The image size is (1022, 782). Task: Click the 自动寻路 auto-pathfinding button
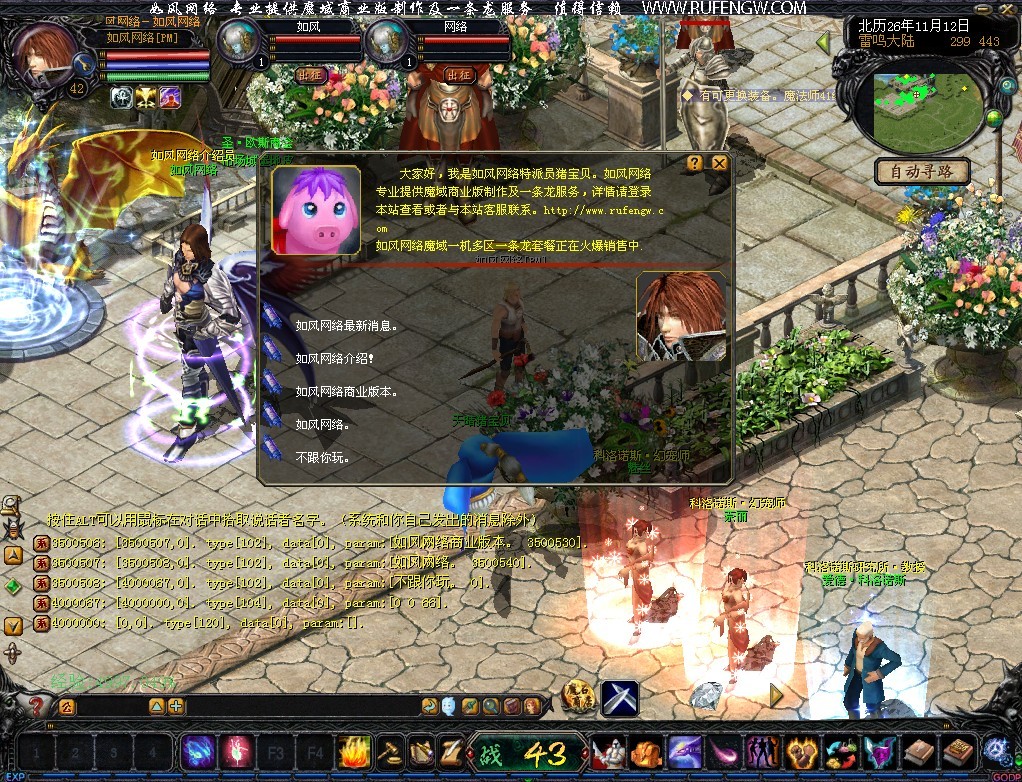click(922, 171)
